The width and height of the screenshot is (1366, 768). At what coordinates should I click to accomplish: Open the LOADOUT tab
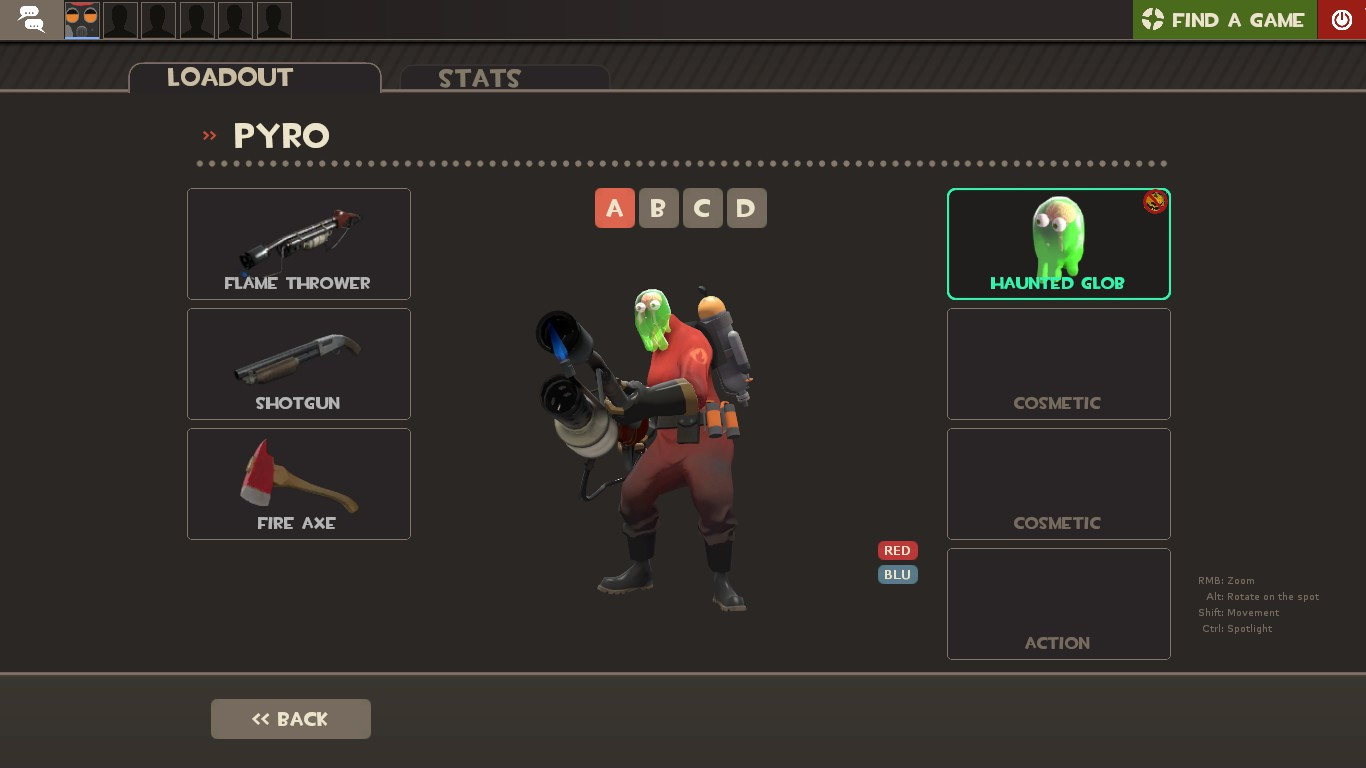tap(230, 78)
